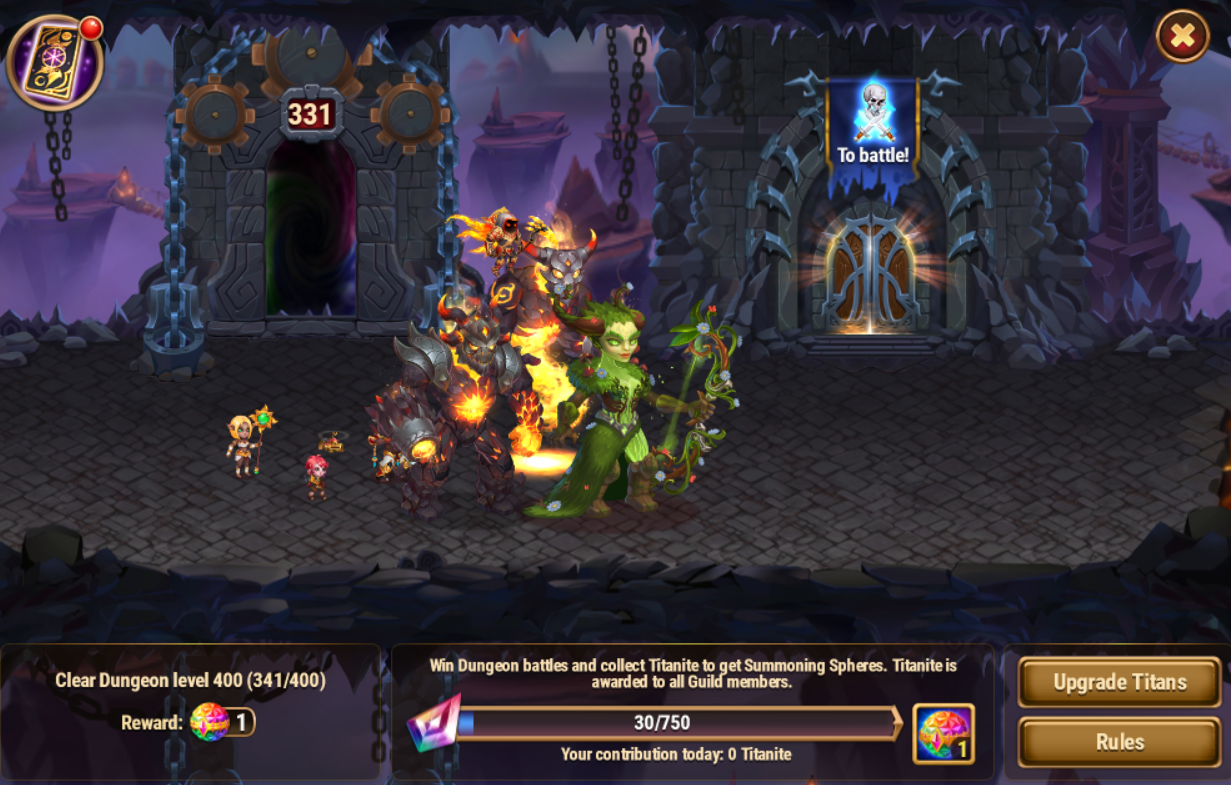Close the dungeon screen with the X button
This screenshot has width=1231, height=785.
pyautogui.click(x=1182, y=37)
